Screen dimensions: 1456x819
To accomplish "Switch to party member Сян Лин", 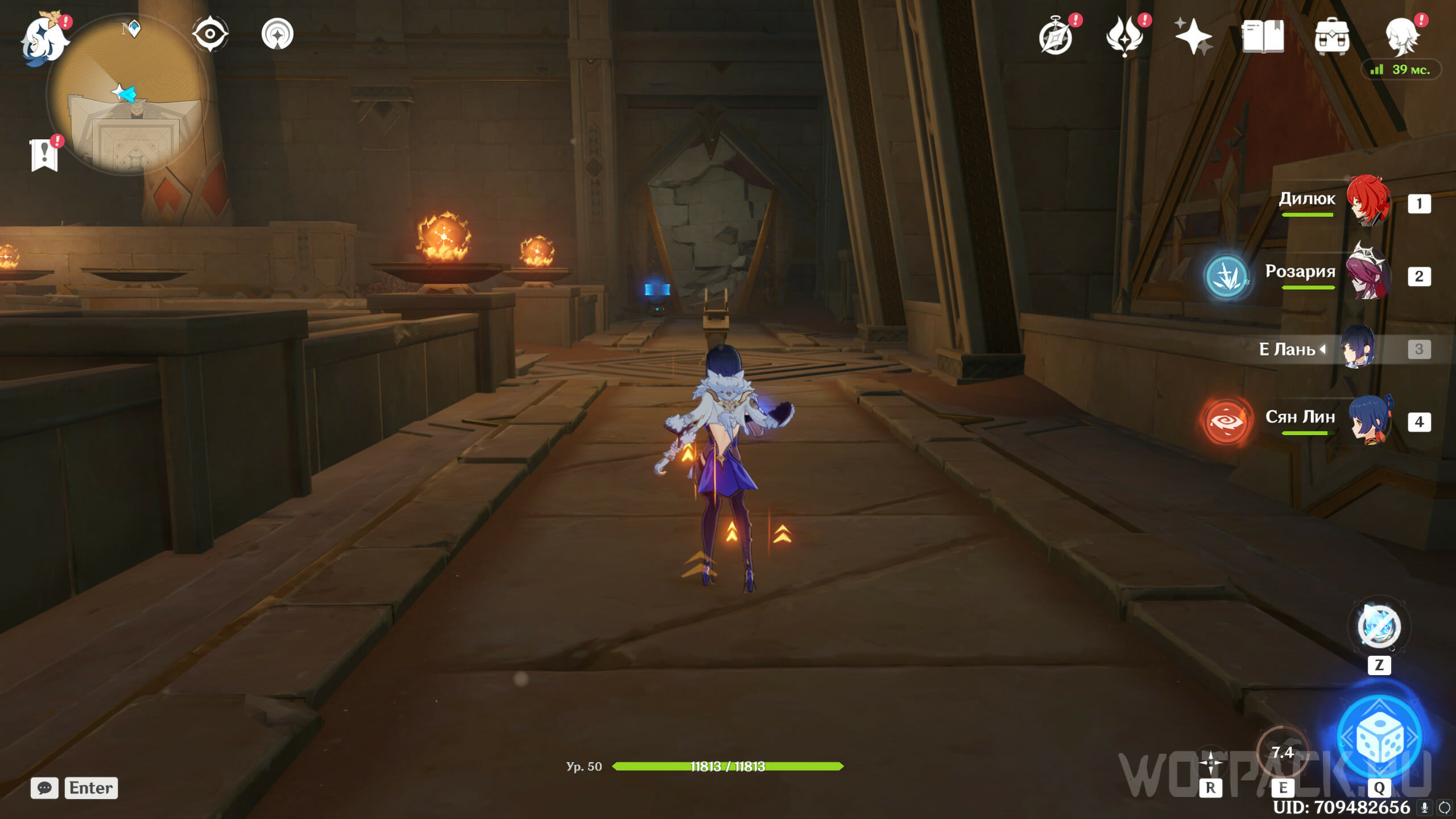I will pyautogui.click(x=1370, y=420).
